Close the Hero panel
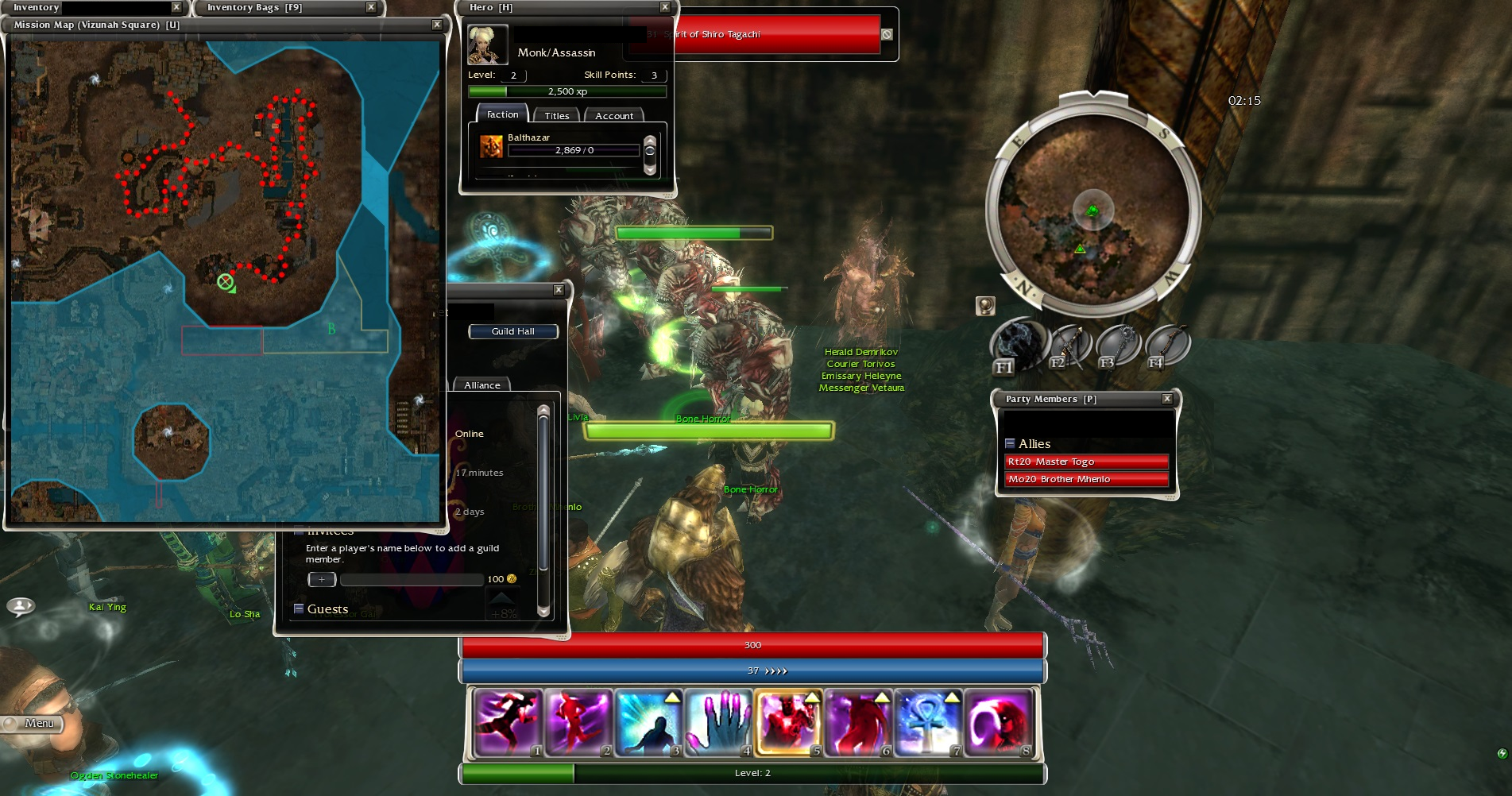This screenshot has width=1512, height=796. point(665,7)
